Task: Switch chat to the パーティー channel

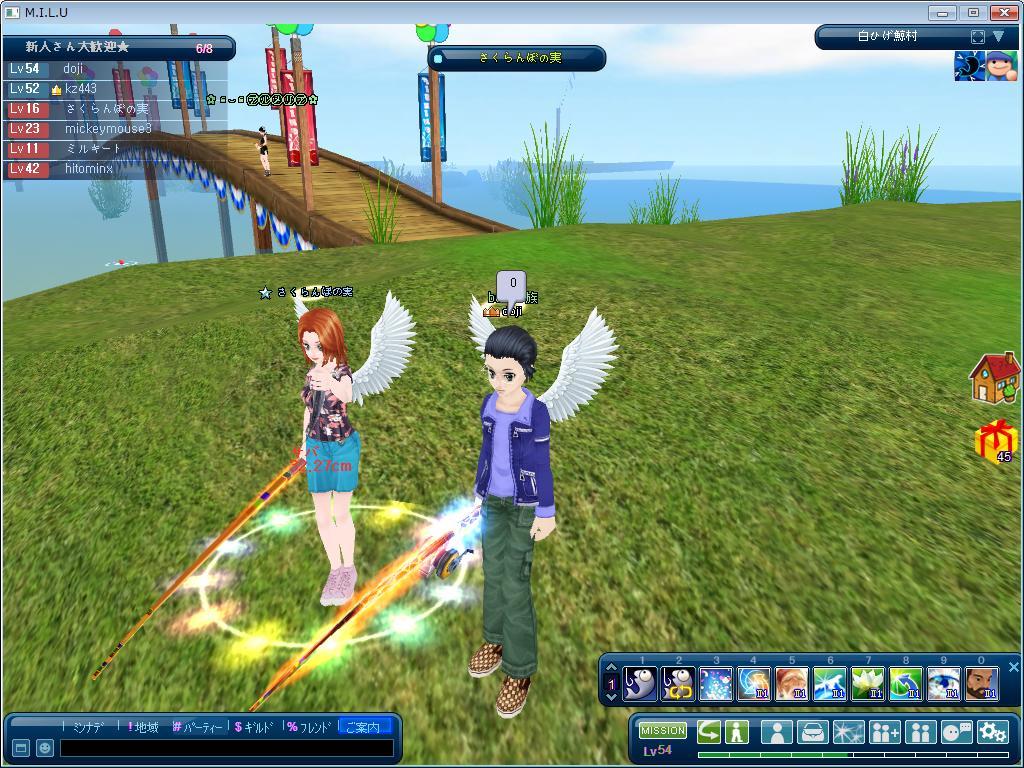Action: point(198,727)
